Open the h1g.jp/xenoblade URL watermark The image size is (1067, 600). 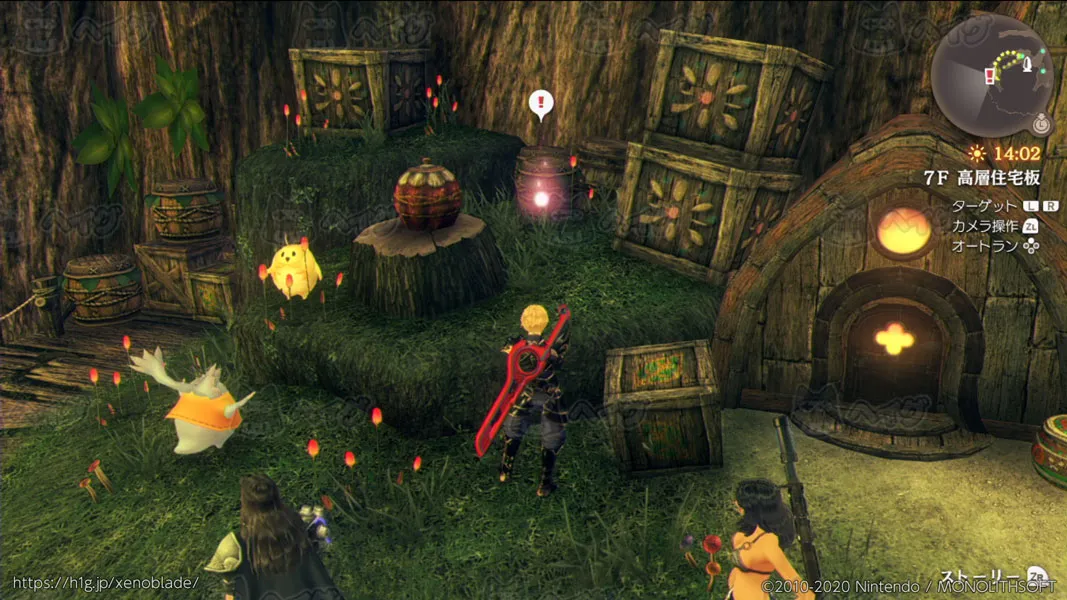(105, 582)
